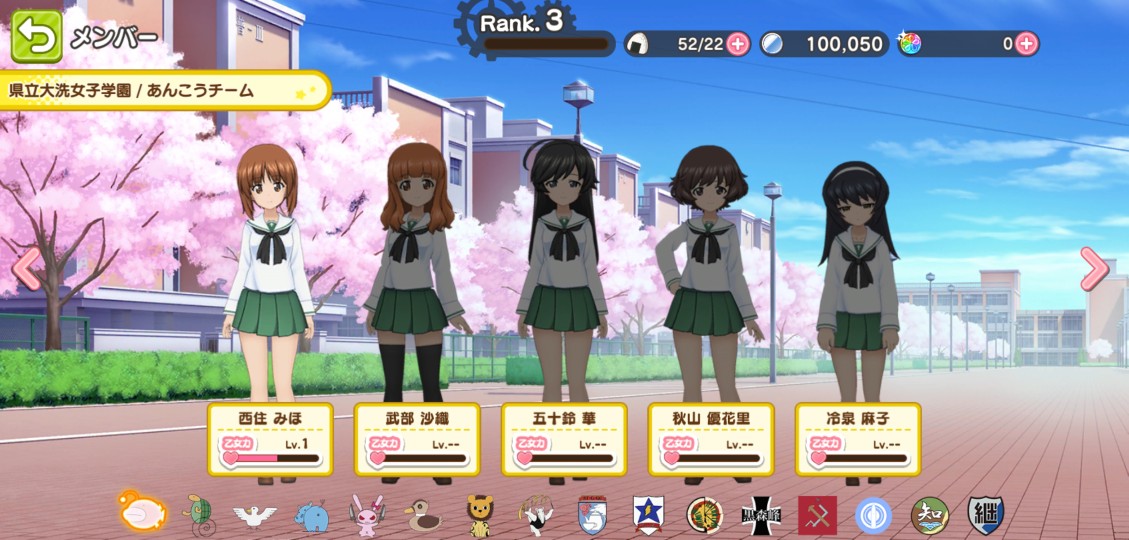Viewport: 1129px width, 540px height.
Task: Switch to the turtle team icon
Action: coord(198,513)
